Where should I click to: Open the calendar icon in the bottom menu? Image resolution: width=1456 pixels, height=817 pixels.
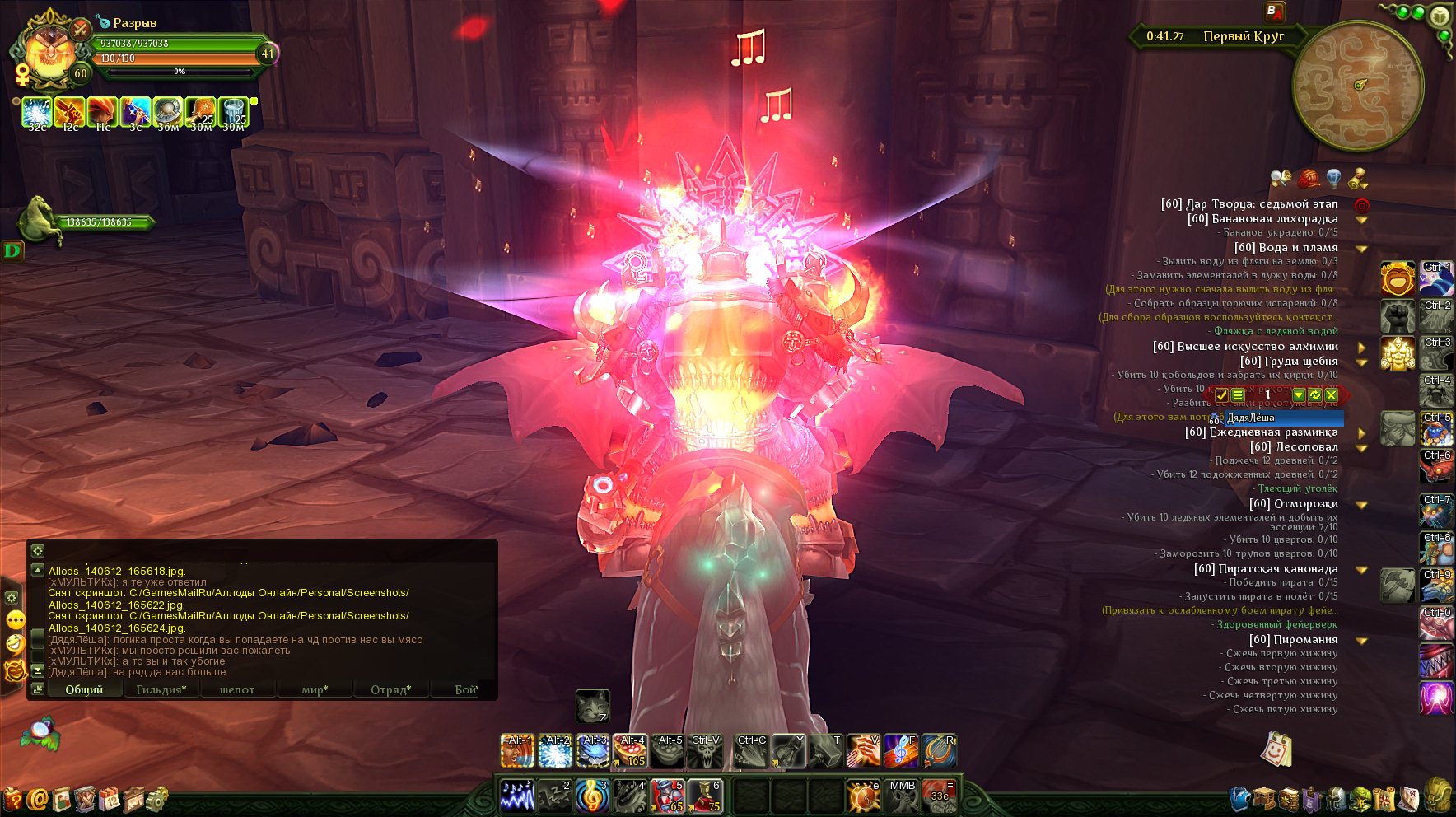(109, 798)
